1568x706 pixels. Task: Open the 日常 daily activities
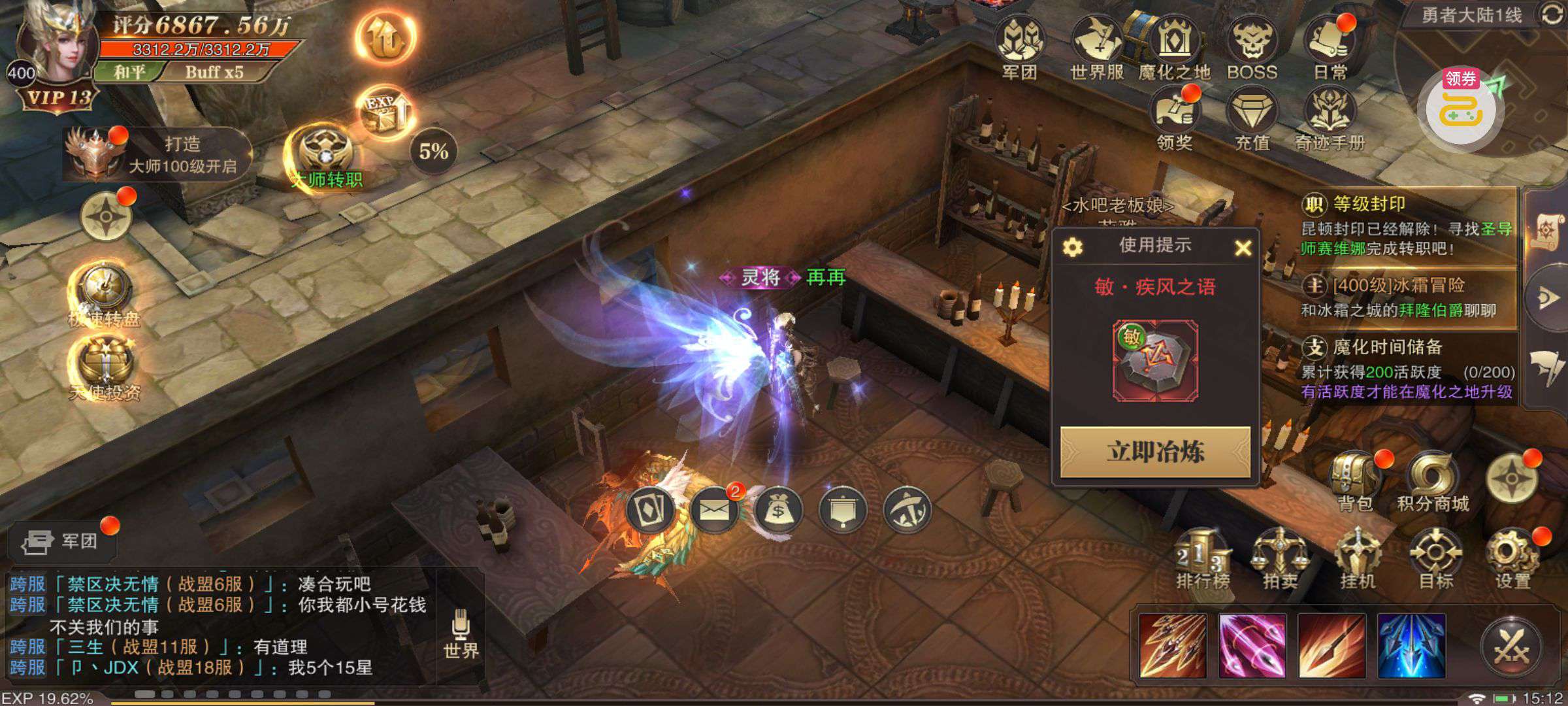(1330, 46)
